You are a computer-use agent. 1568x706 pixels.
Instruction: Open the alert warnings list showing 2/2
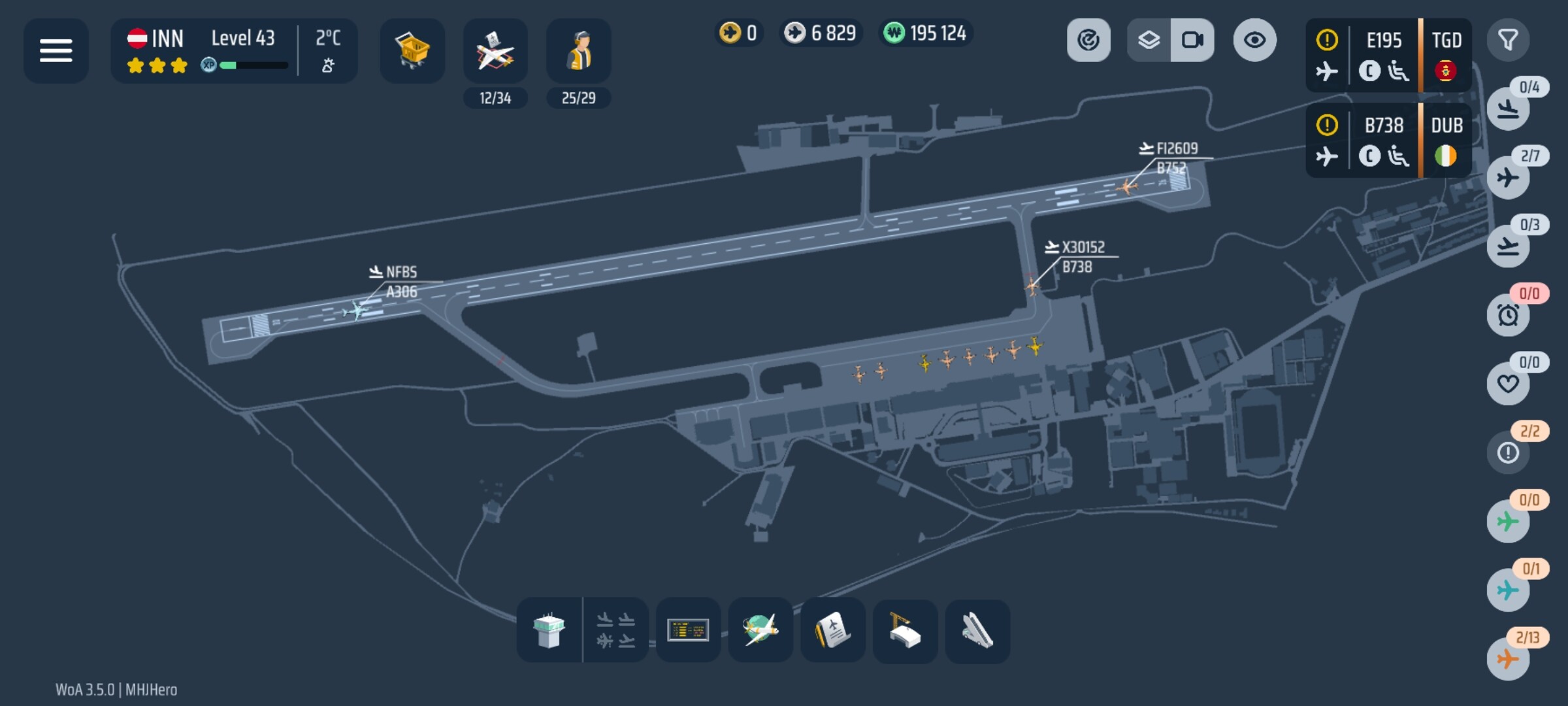(x=1508, y=452)
